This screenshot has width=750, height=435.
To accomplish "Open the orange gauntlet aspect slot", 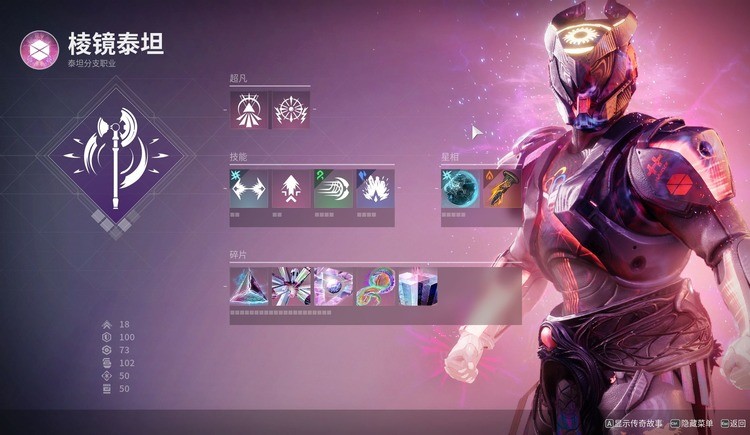I will pos(503,188).
